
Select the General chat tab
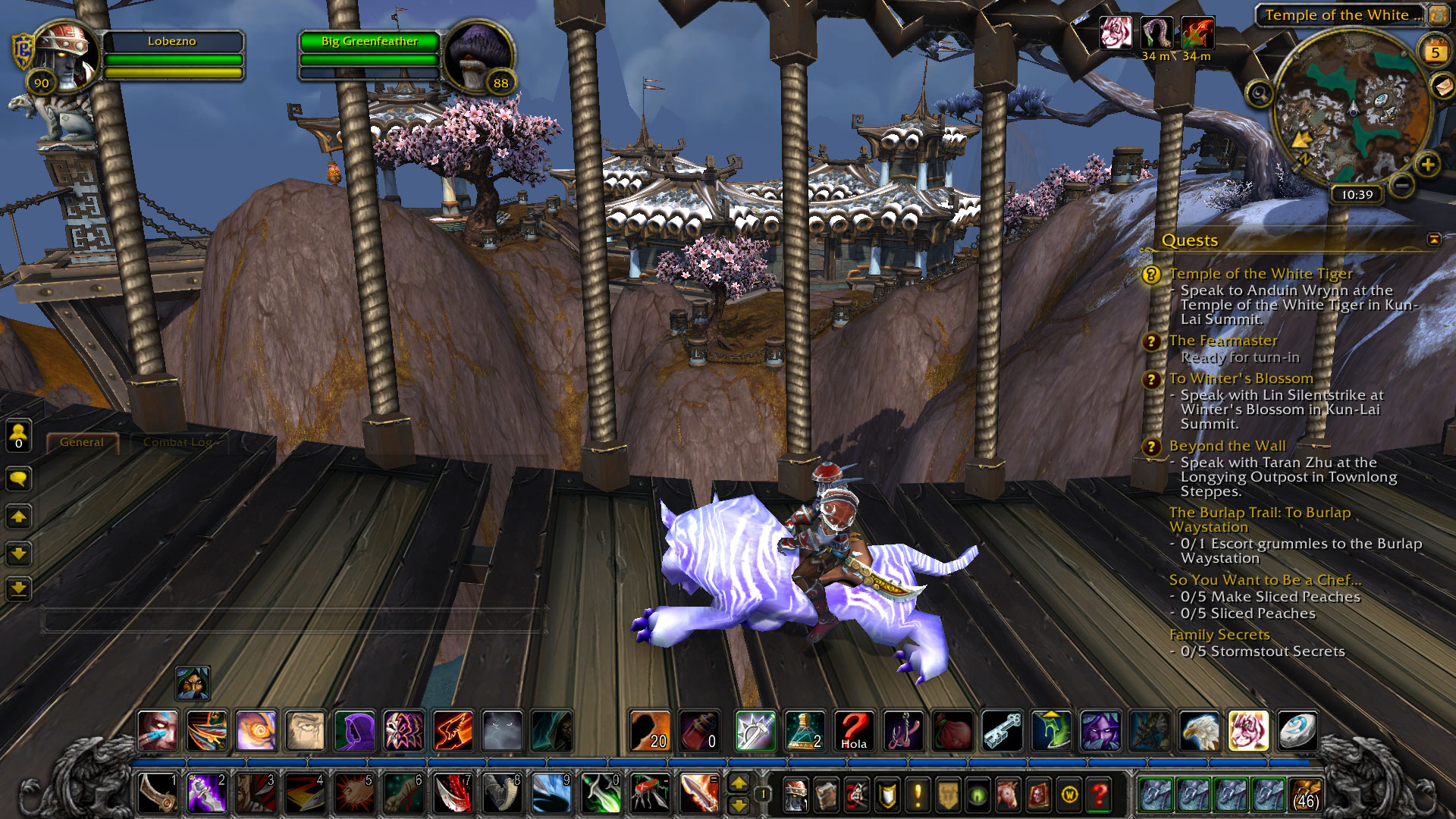(x=82, y=442)
